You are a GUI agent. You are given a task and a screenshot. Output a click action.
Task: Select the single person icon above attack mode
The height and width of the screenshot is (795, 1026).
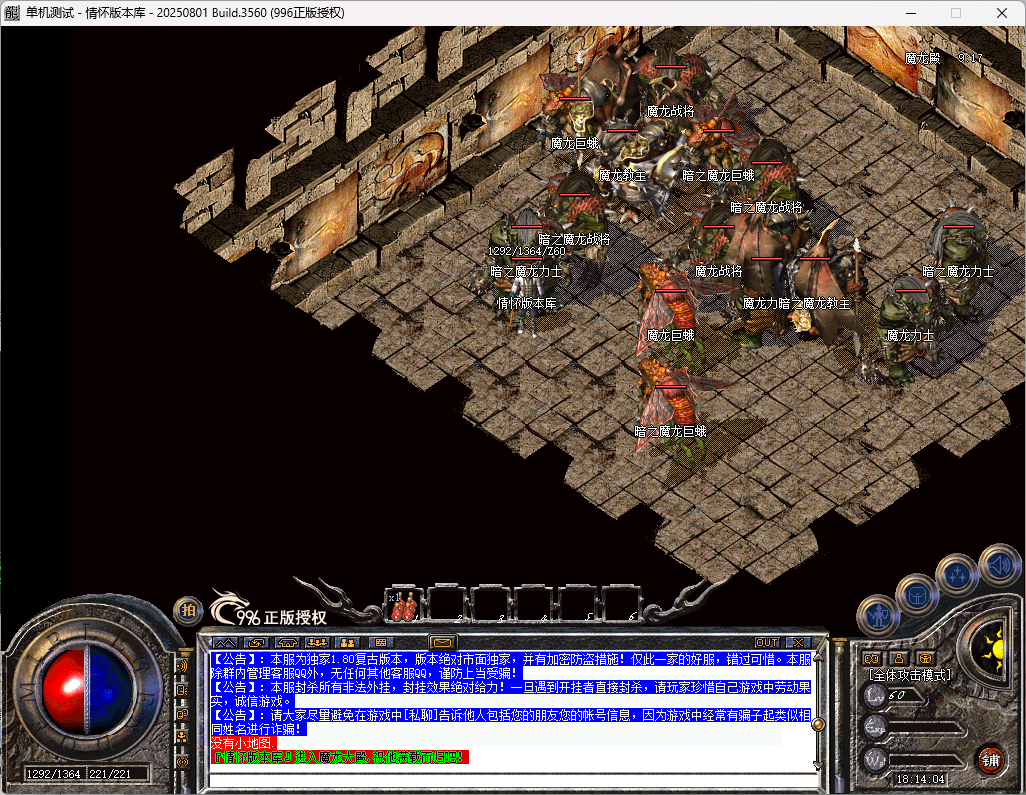[899, 658]
